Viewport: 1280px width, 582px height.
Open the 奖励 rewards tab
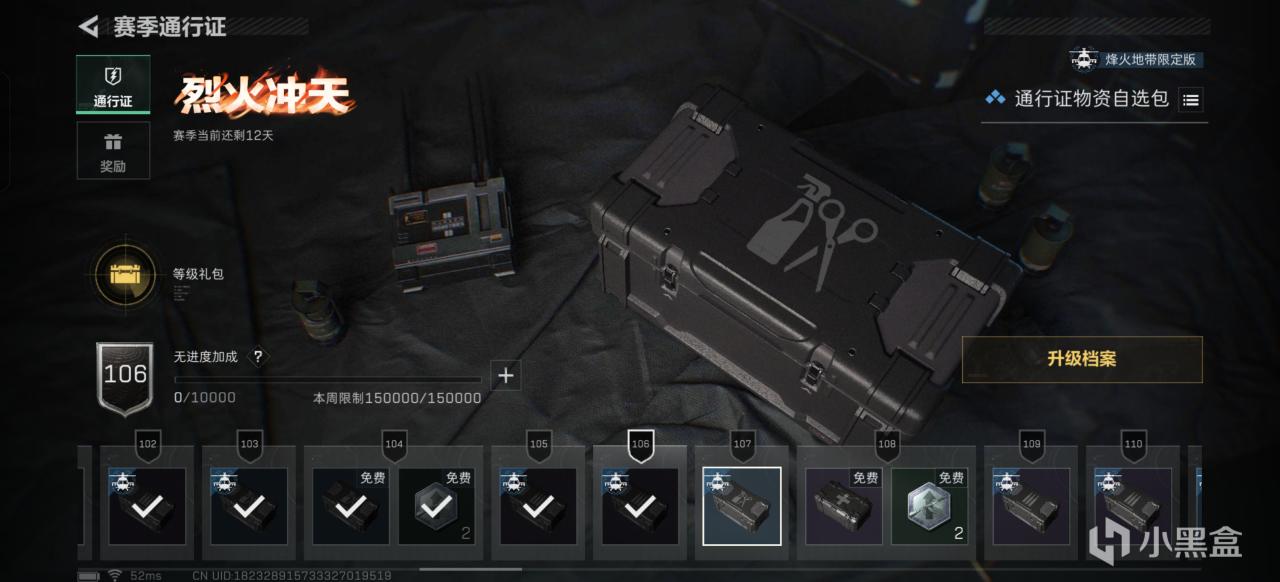[x=113, y=151]
